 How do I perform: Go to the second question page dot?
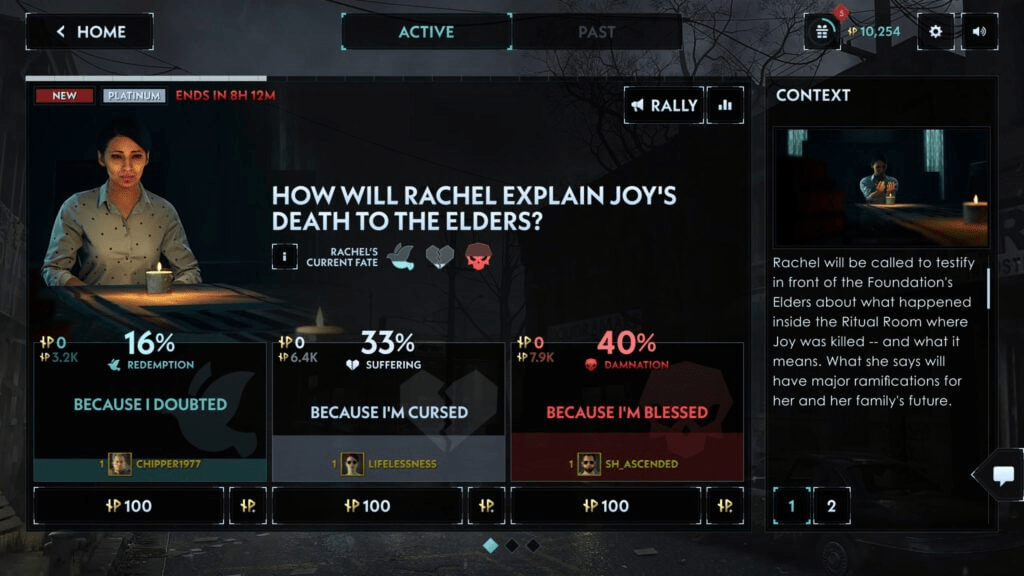pos(512,545)
